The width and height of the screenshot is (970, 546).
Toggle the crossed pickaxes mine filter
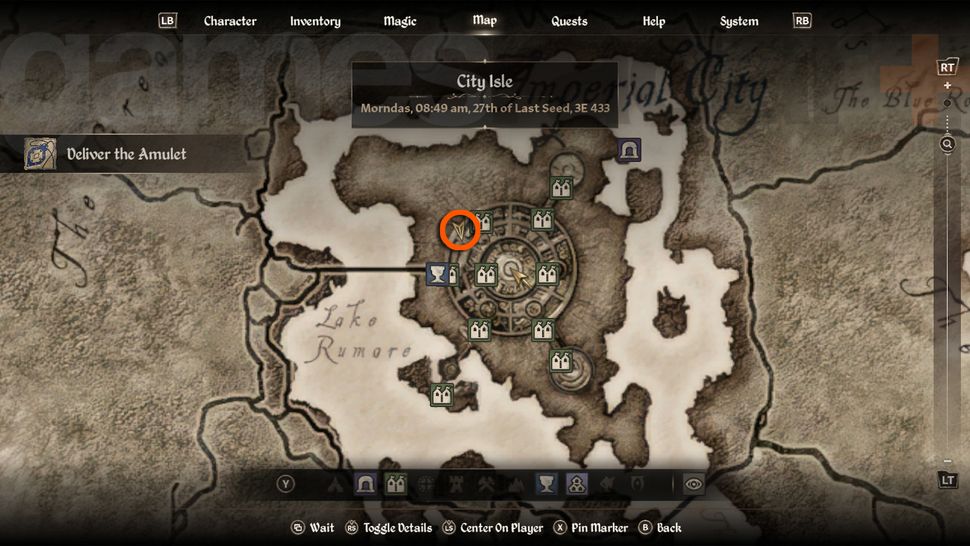(486, 484)
